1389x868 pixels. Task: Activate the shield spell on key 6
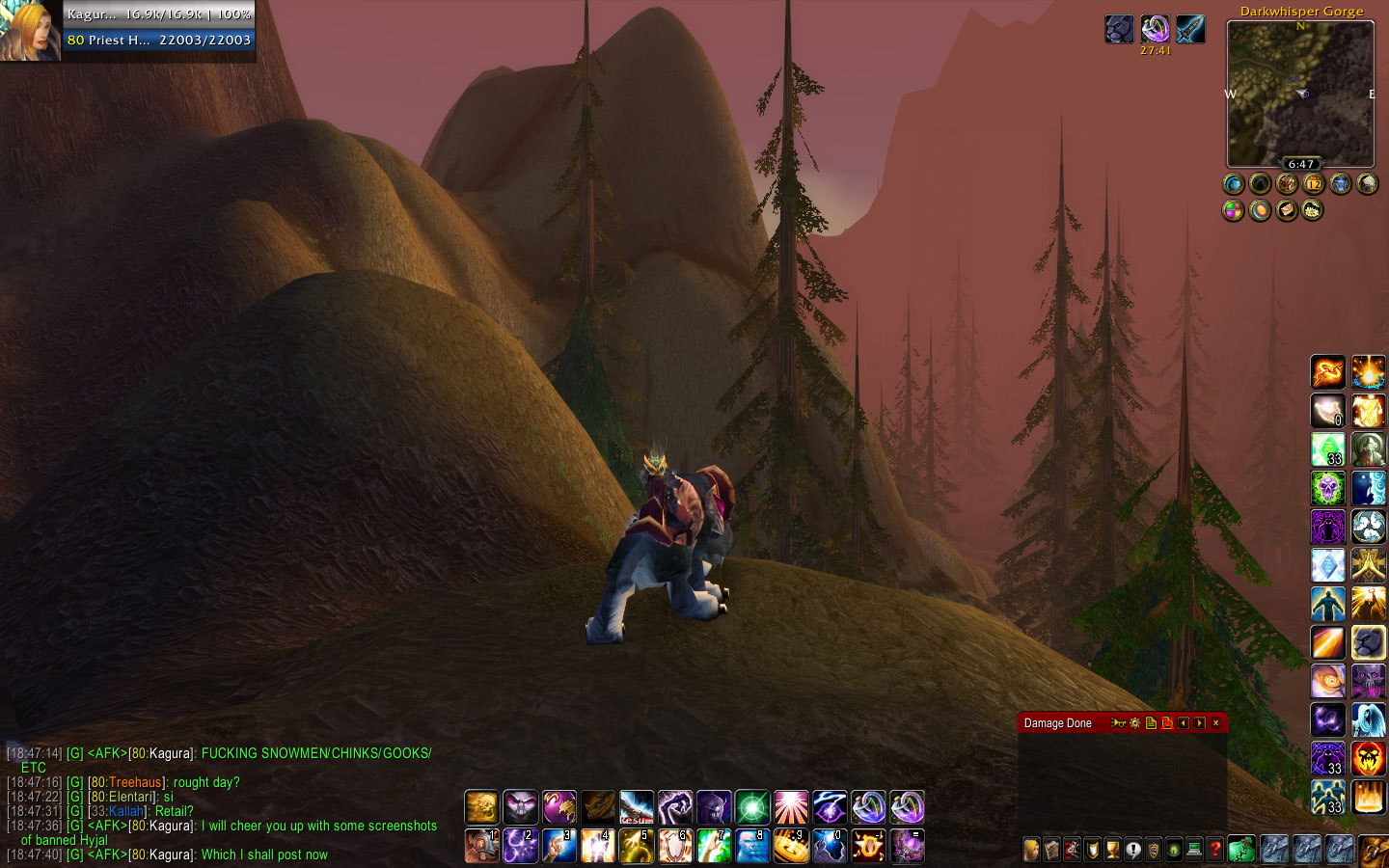pyautogui.click(x=674, y=846)
